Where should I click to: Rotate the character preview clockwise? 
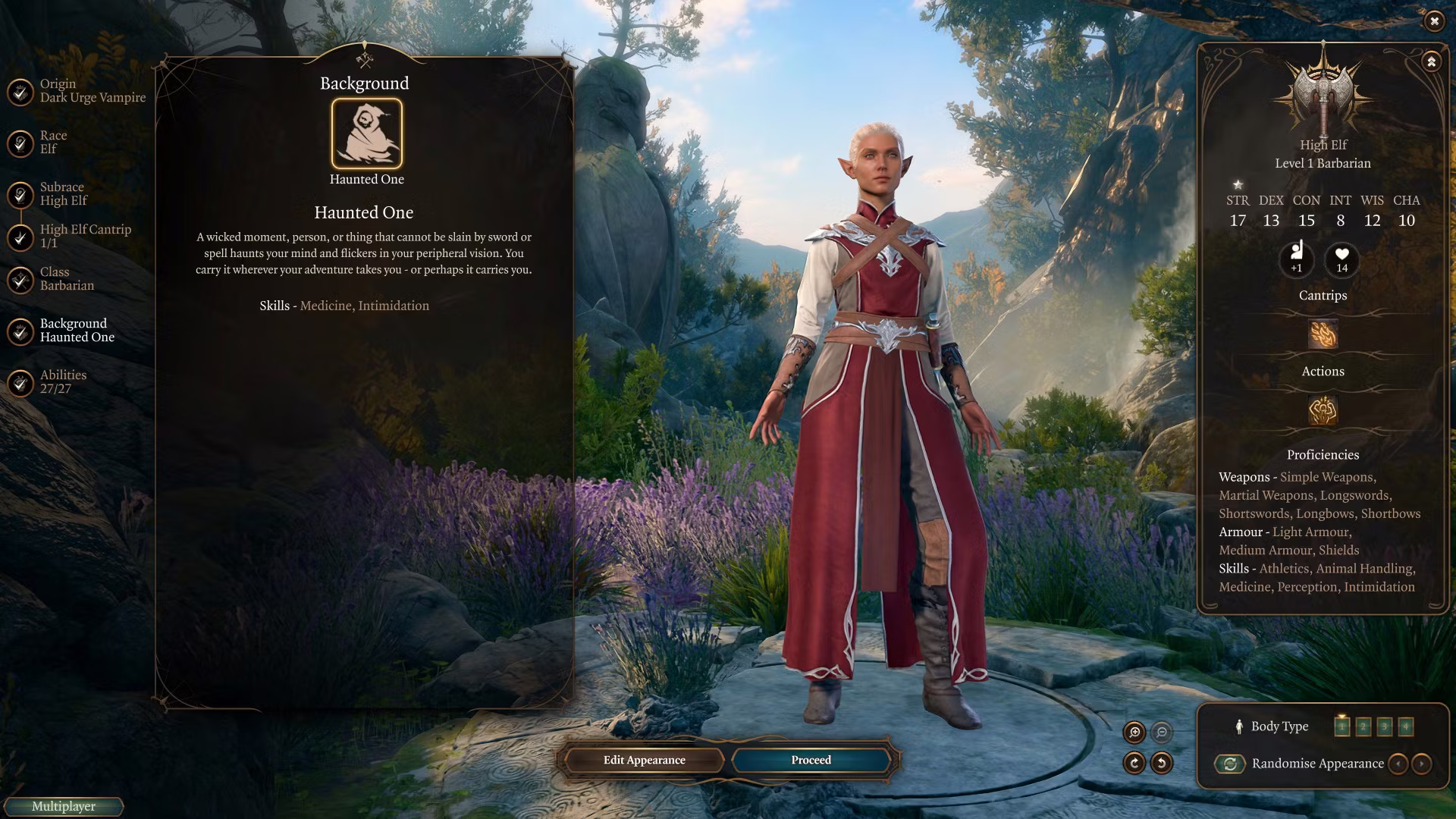pos(1134,763)
